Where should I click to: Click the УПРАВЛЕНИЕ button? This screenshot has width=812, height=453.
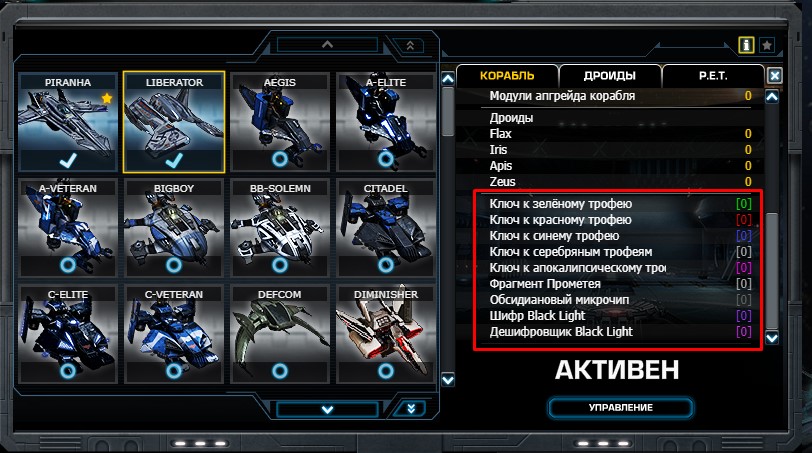coord(620,408)
